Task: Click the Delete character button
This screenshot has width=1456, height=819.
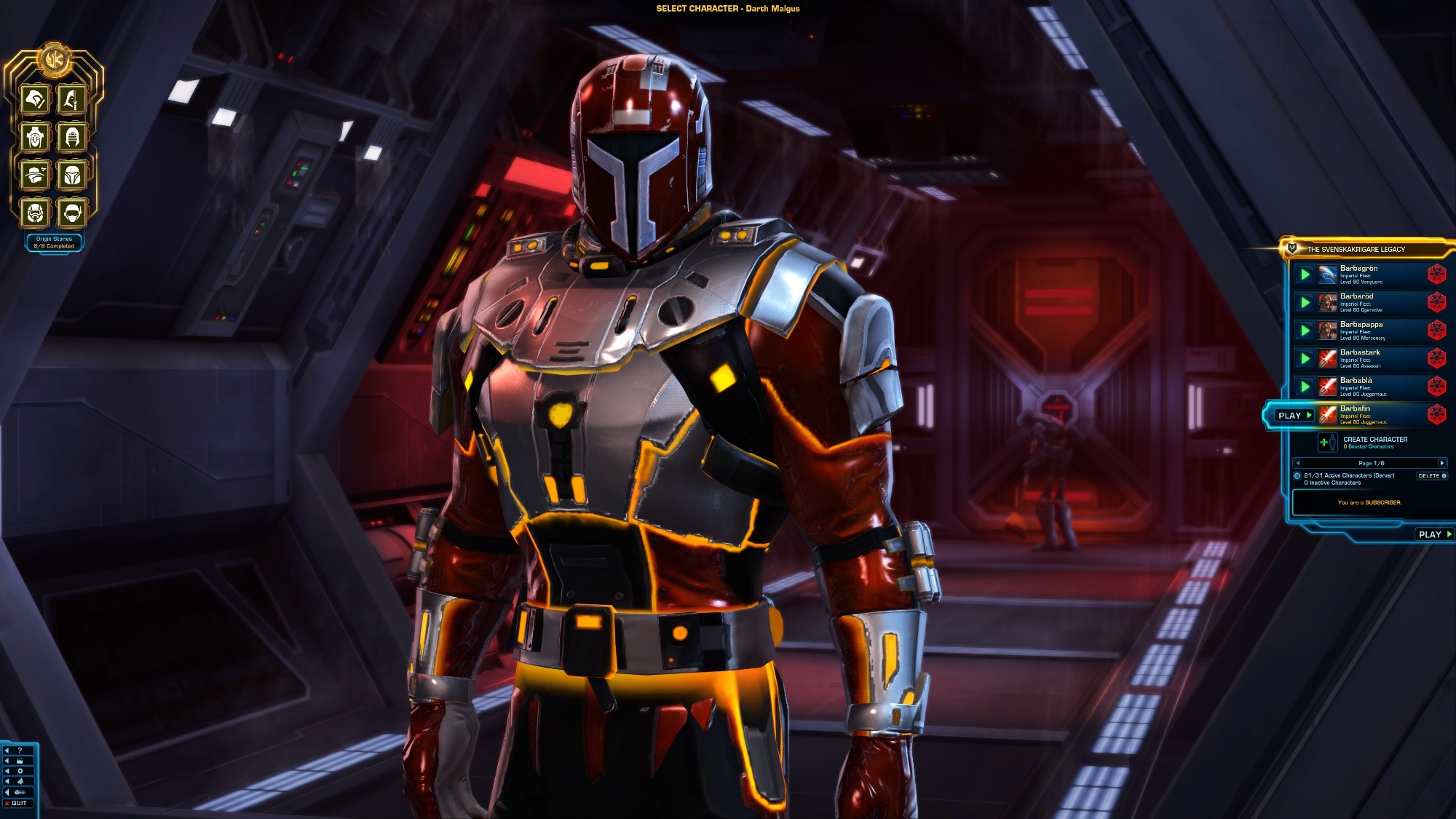Action: coord(1431,475)
